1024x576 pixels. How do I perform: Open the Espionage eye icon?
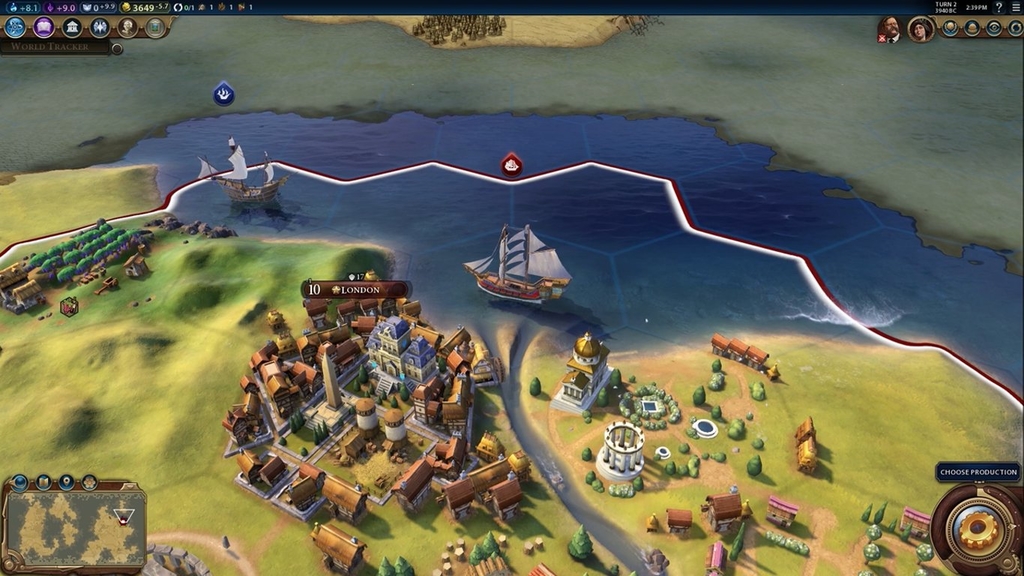click(x=993, y=29)
